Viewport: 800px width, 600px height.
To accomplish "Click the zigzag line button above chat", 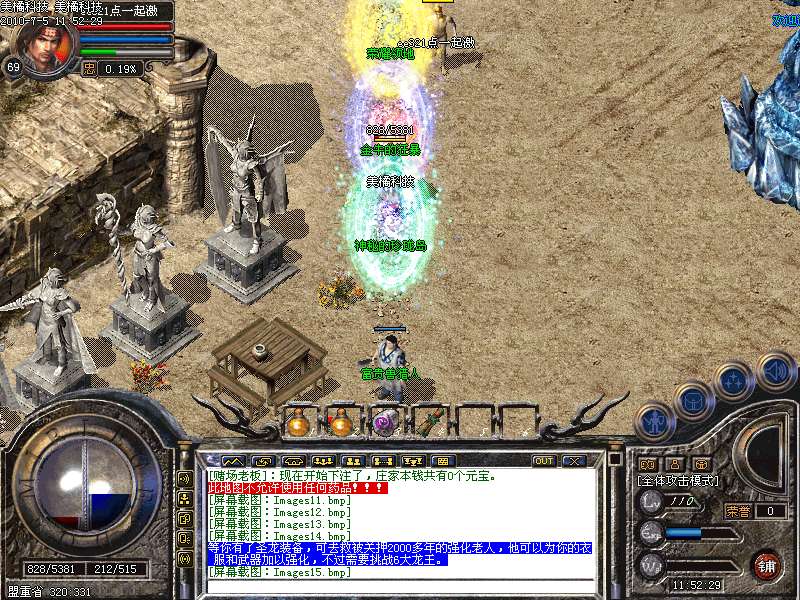I will [x=232, y=461].
